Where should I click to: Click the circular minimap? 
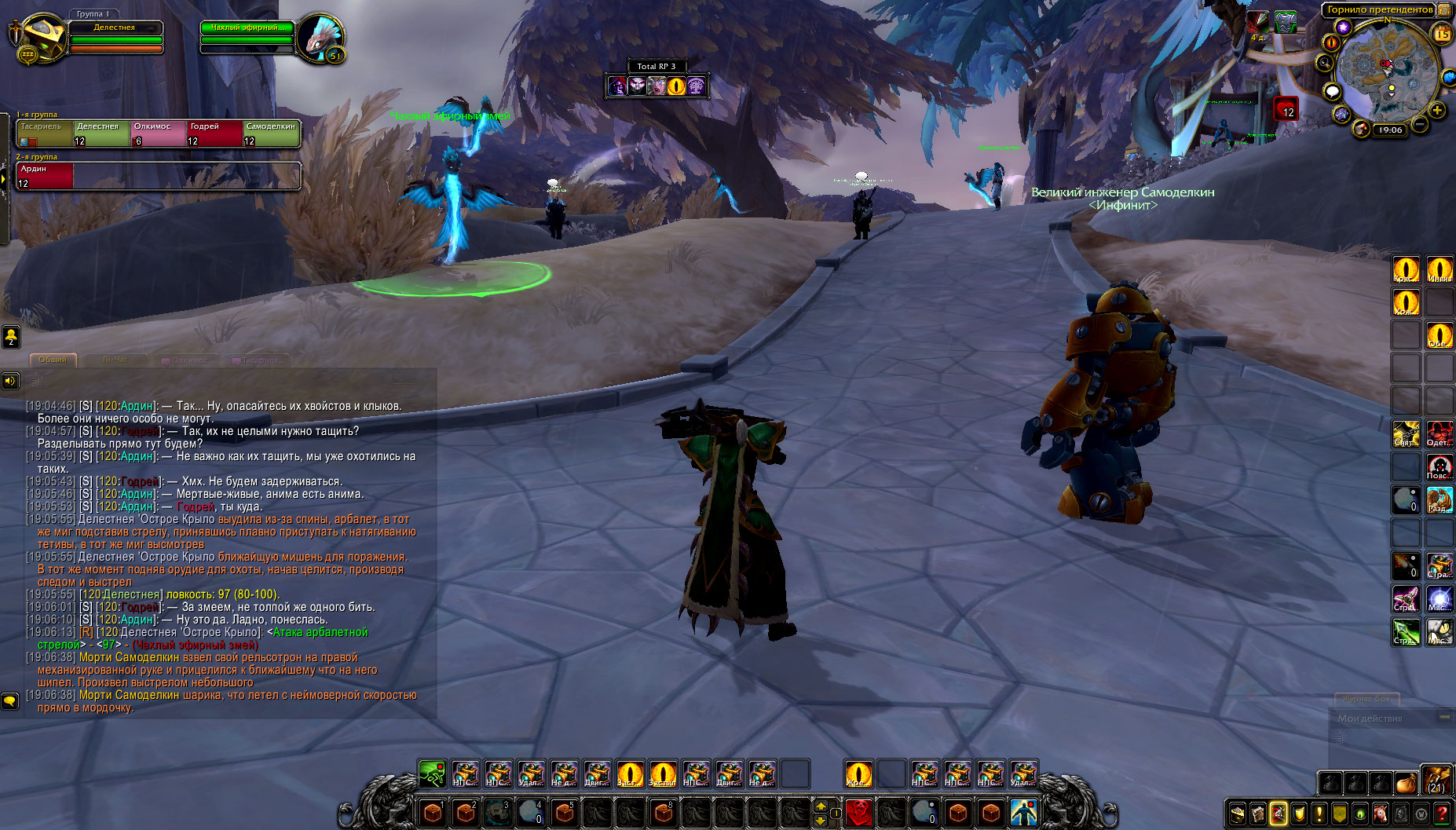(1388, 72)
